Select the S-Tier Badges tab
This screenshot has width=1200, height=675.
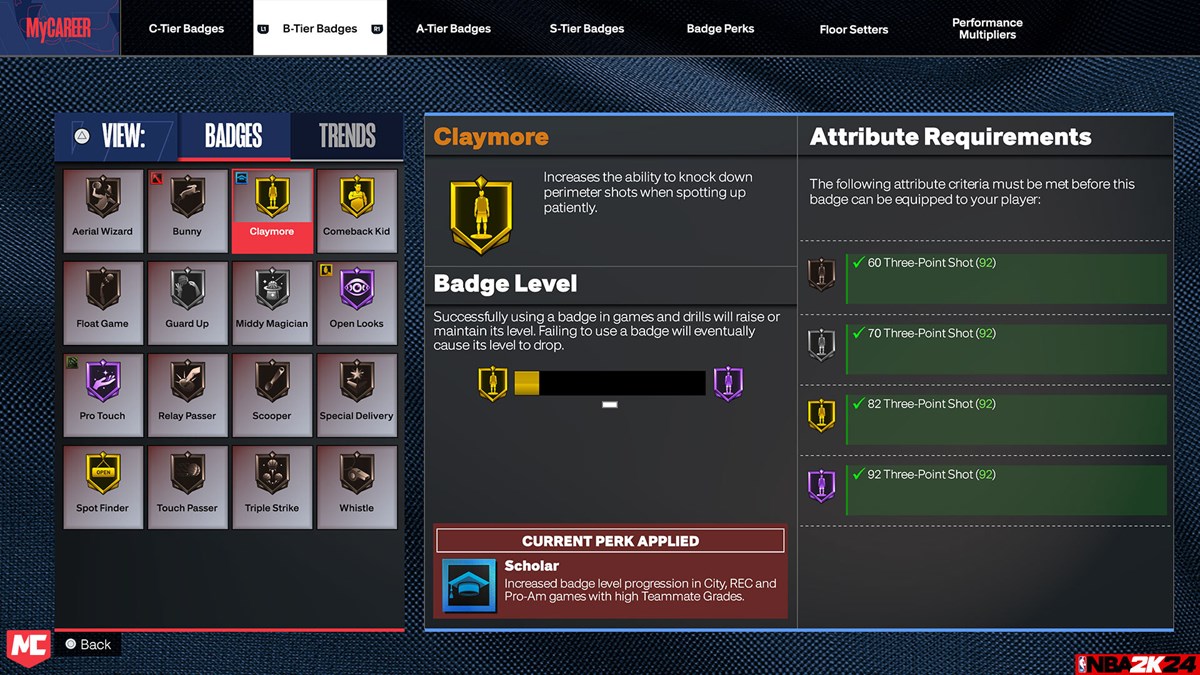pos(586,28)
